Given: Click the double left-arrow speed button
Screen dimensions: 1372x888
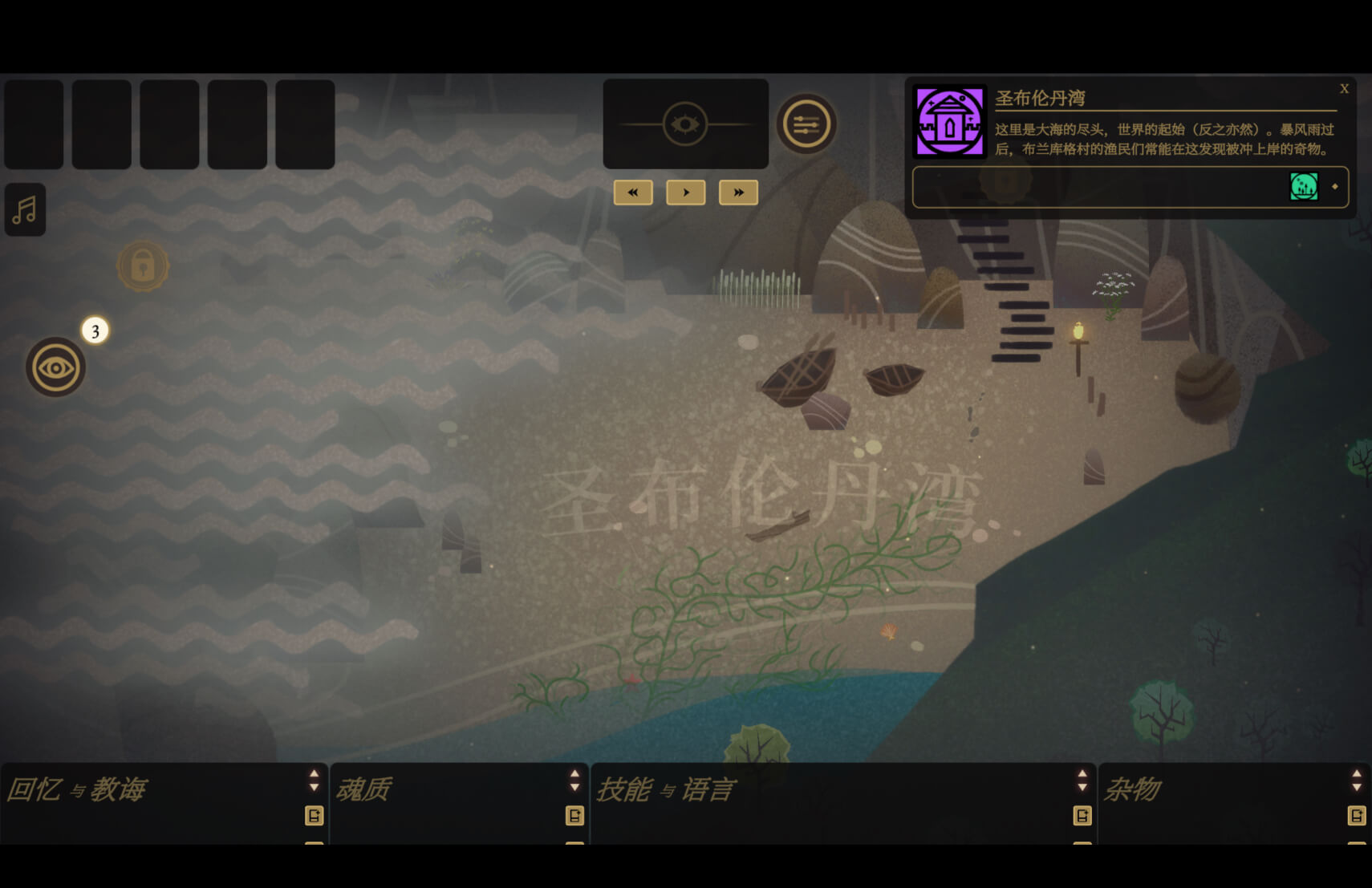Looking at the screenshot, I should tap(633, 193).
